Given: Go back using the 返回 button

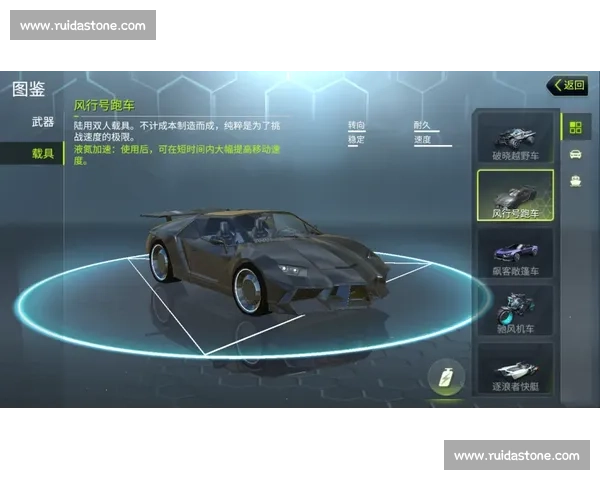Looking at the screenshot, I should coord(567,85).
